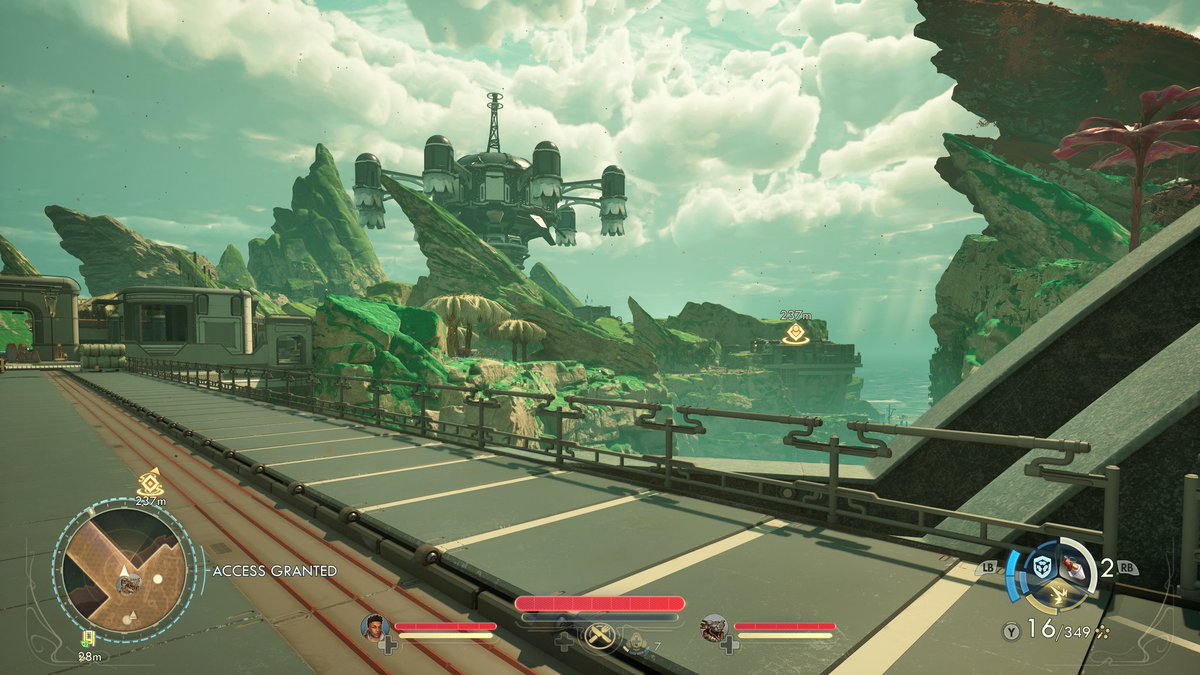Select the creature companion portrait

tap(714, 627)
